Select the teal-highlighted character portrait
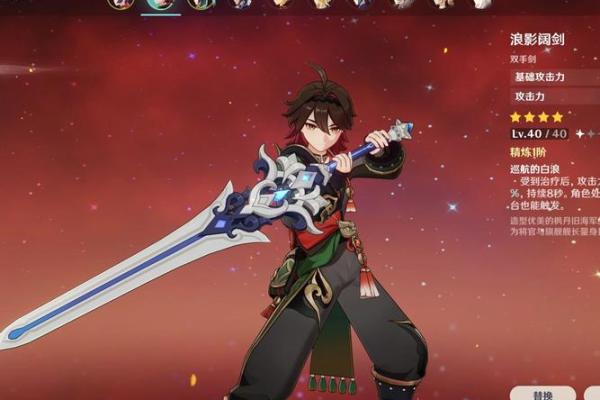The width and height of the screenshot is (600, 400). click(x=160, y=4)
